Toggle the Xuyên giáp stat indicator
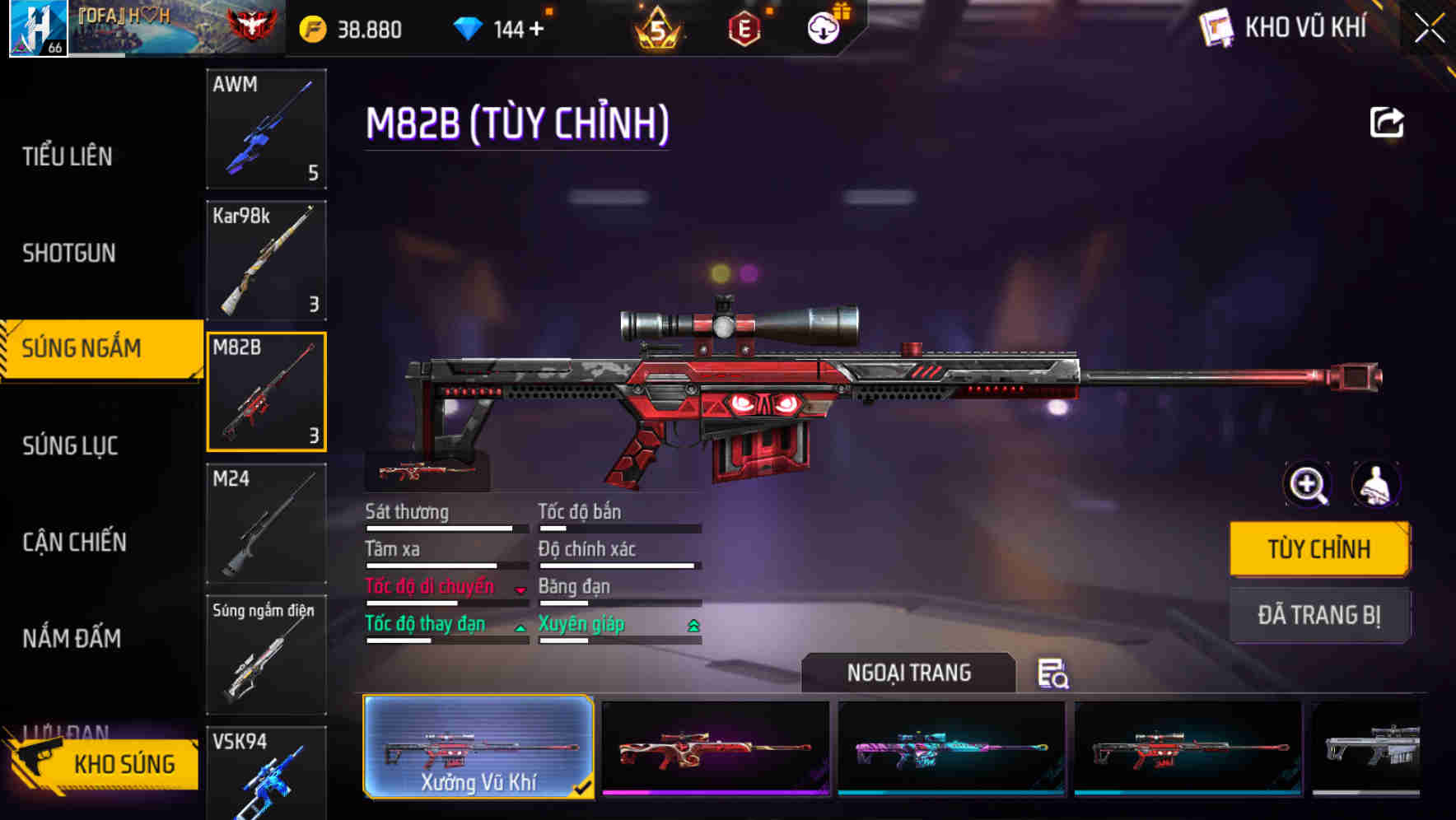Viewport: 1456px width, 820px height. (x=692, y=627)
